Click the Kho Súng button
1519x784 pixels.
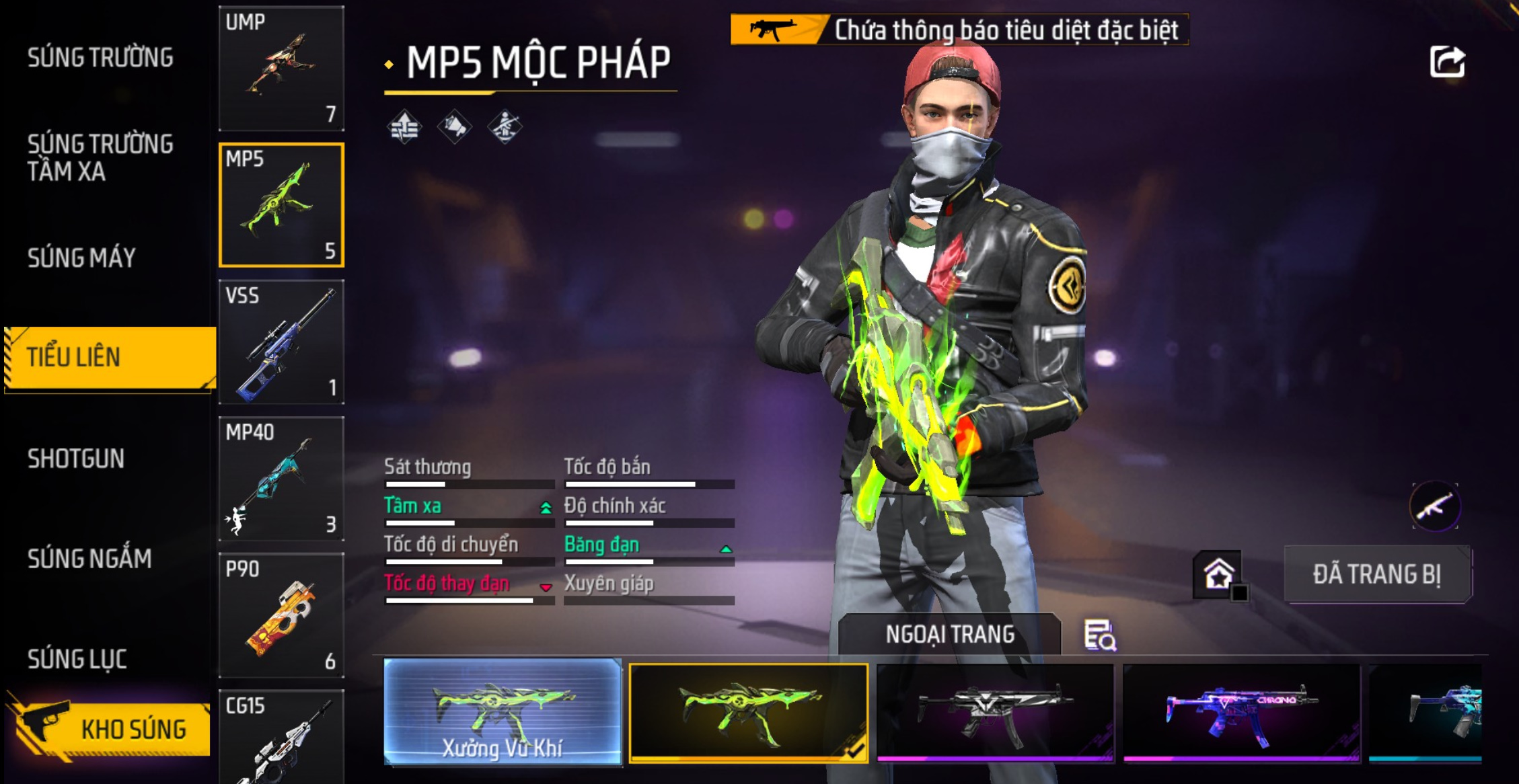coord(111,729)
